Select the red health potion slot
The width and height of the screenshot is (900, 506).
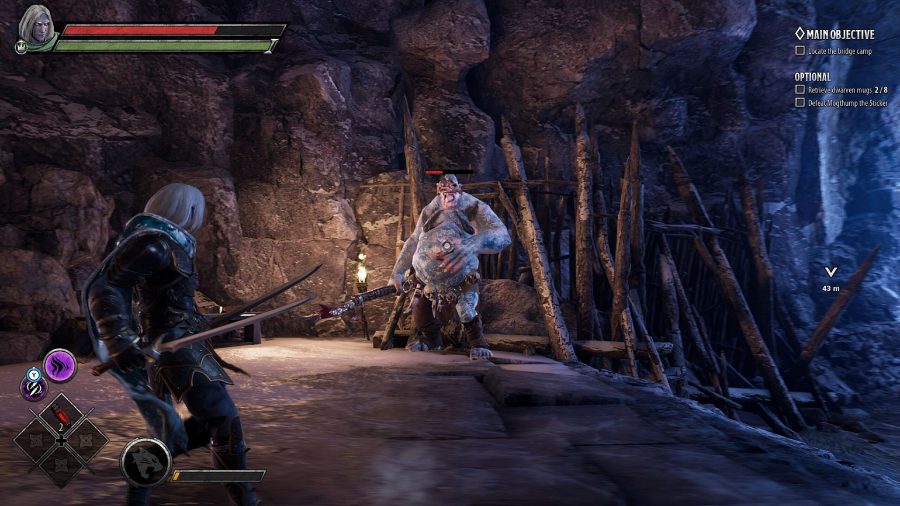tap(59, 412)
